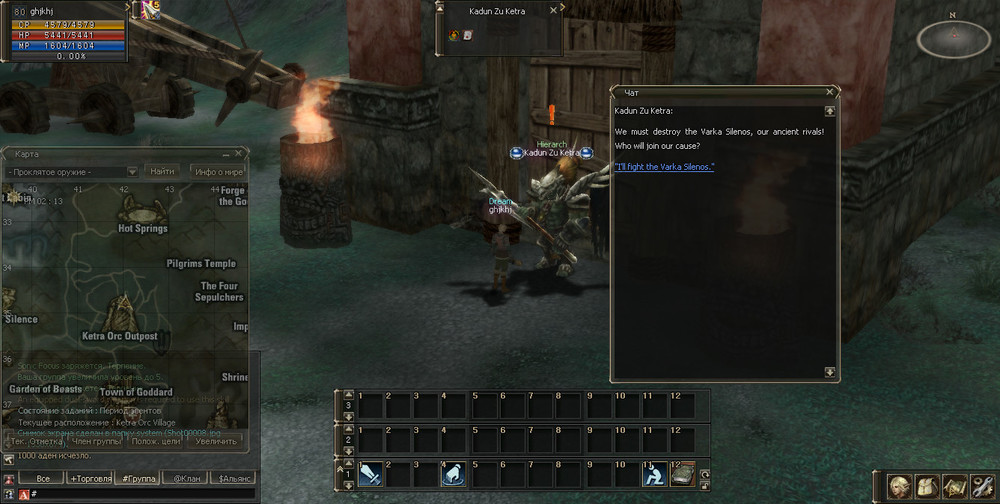Click the compass radar minimap
This screenshot has height=504, width=1000.
[x=953, y=37]
